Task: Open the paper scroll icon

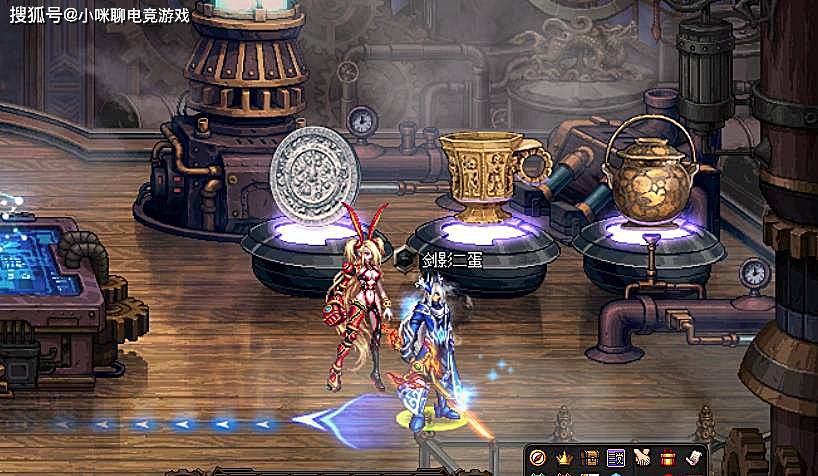Action: coord(692,458)
